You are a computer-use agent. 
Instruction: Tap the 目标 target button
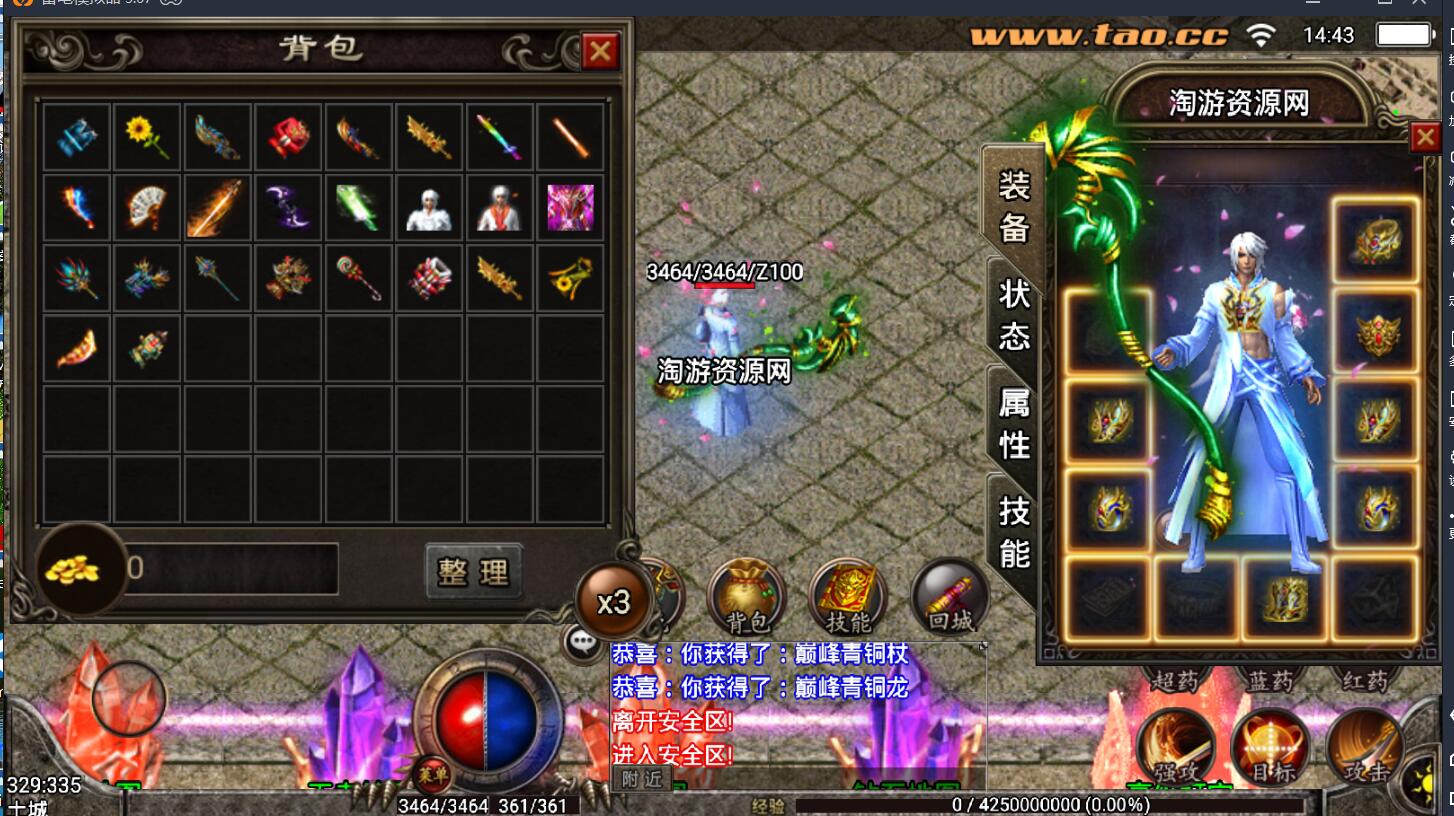[x=1272, y=748]
